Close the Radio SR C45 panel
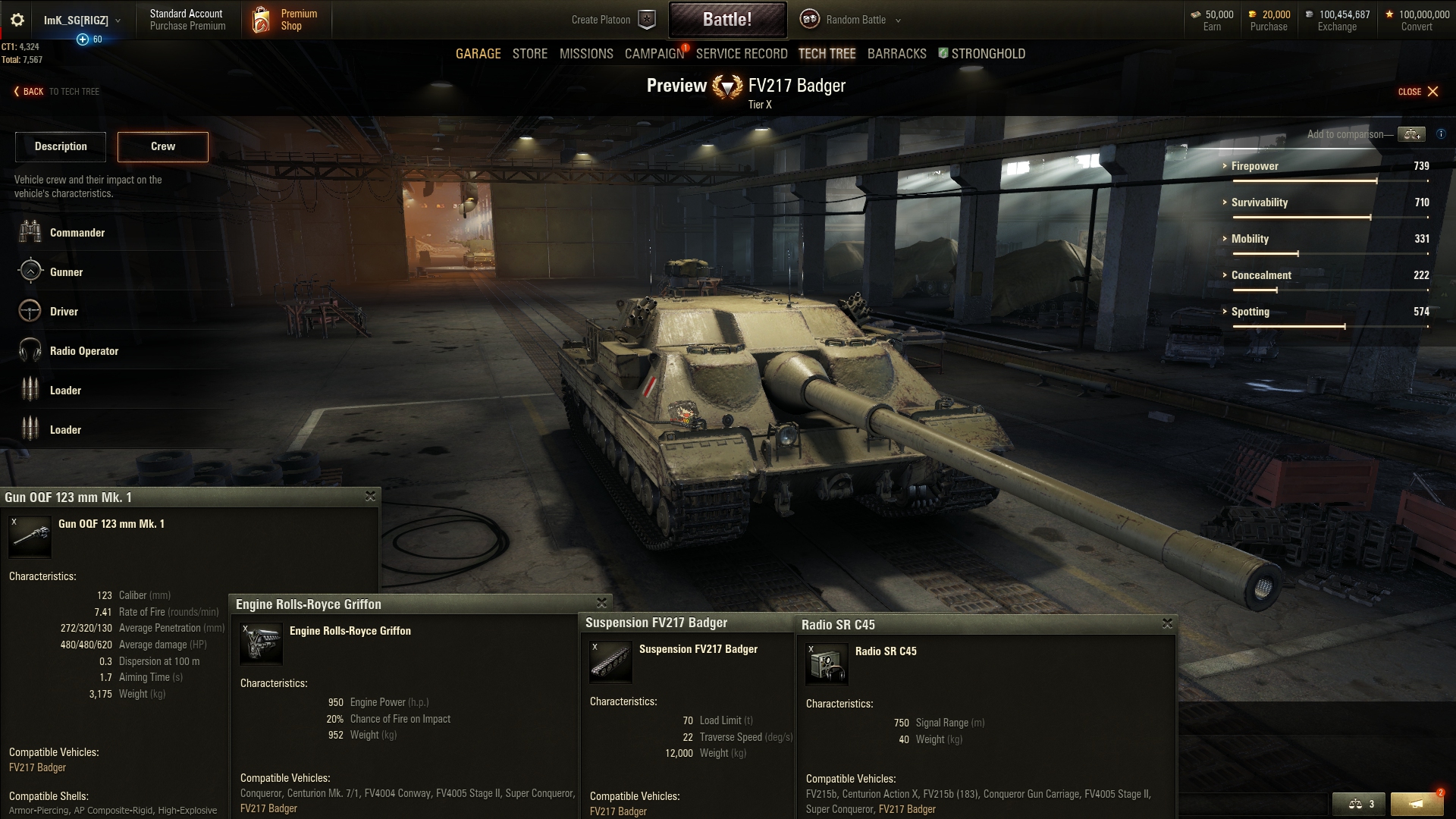1456x819 pixels. (1167, 623)
